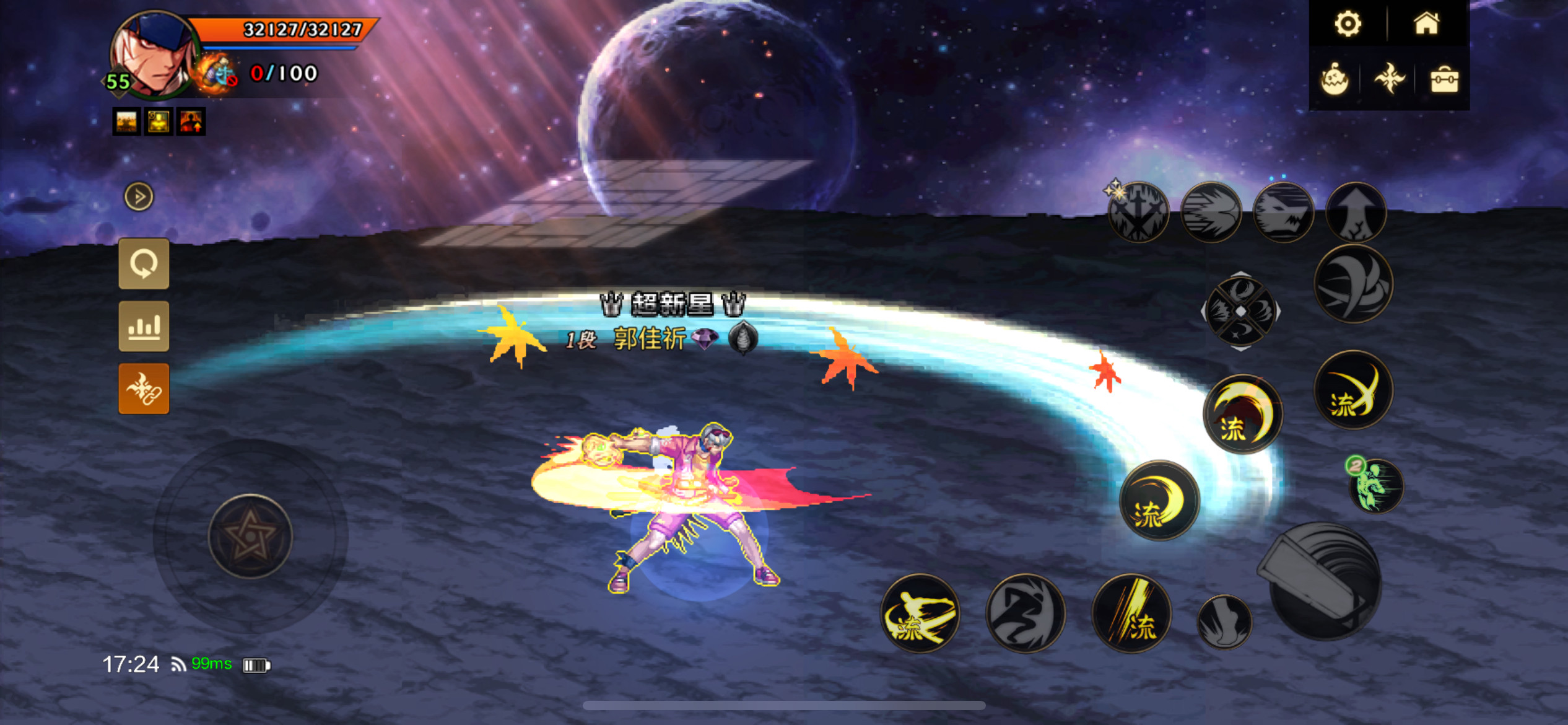Open the gear settings menu

[x=1348, y=24]
